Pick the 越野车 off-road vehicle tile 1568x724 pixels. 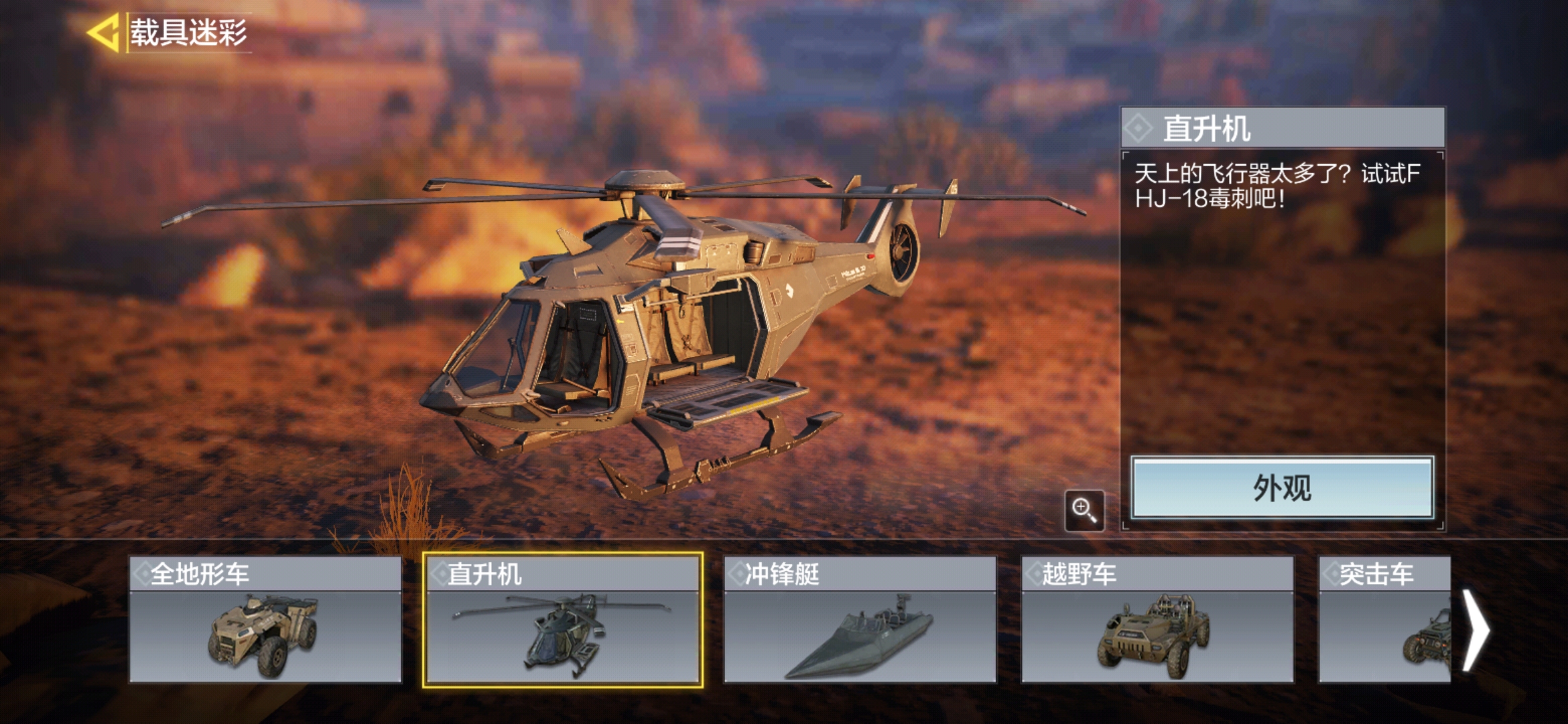1157,619
